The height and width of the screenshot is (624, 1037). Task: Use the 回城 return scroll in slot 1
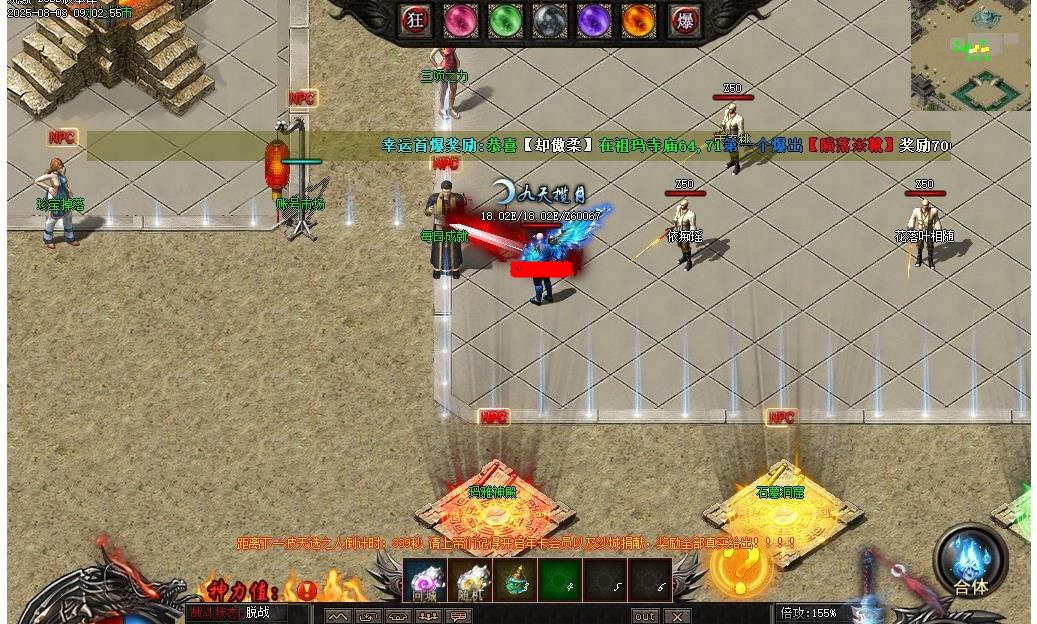coord(424,581)
